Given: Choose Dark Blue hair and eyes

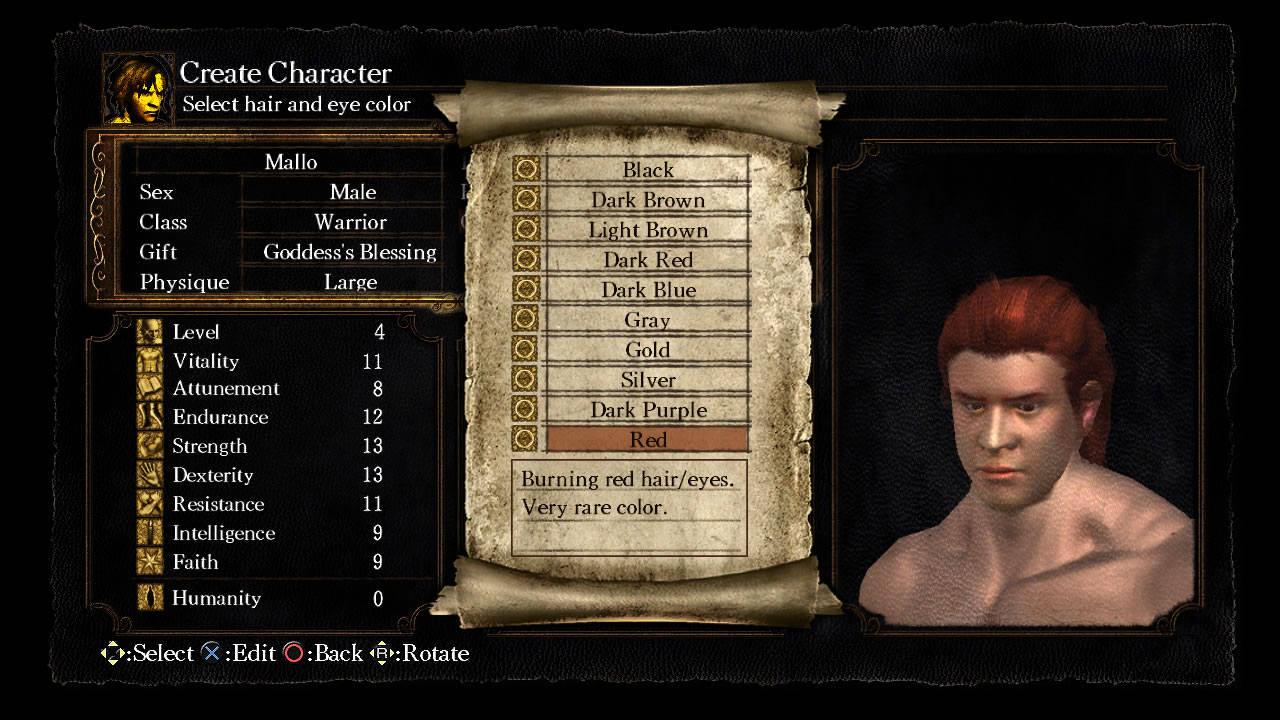Looking at the screenshot, I should (x=647, y=290).
